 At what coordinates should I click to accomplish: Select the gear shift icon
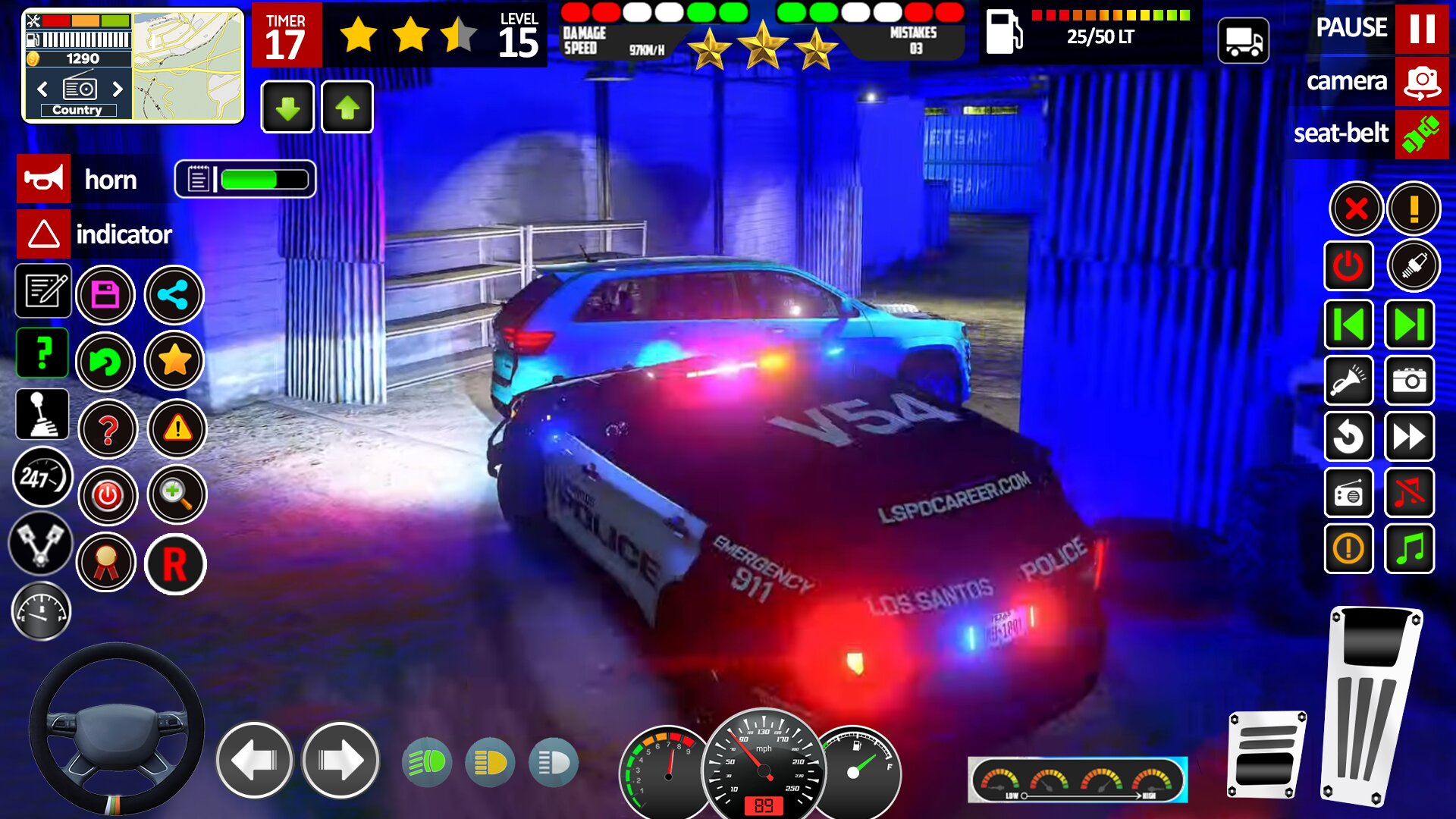43,414
